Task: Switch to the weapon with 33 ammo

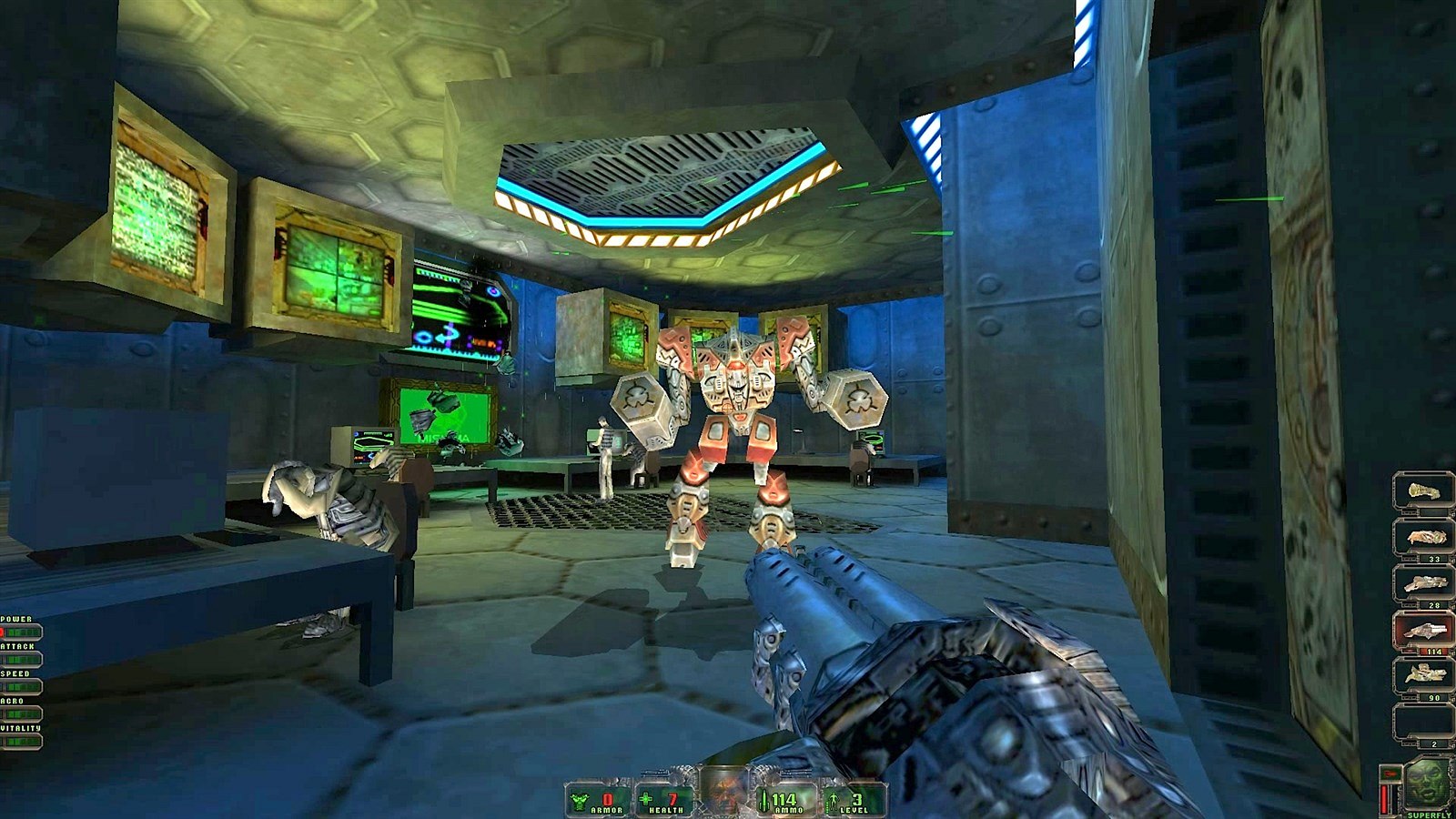Action: [1423, 538]
